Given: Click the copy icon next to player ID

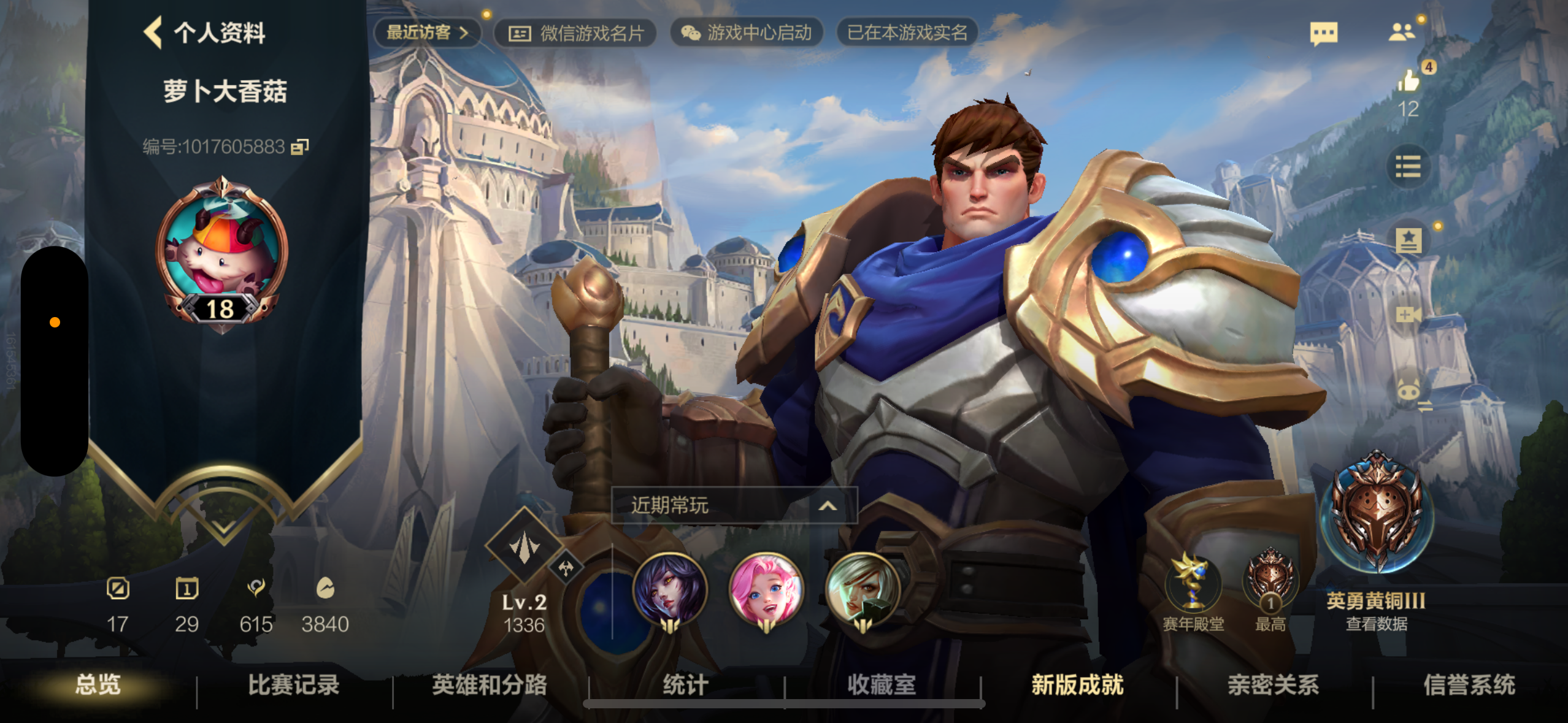Looking at the screenshot, I should [x=300, y=147].
